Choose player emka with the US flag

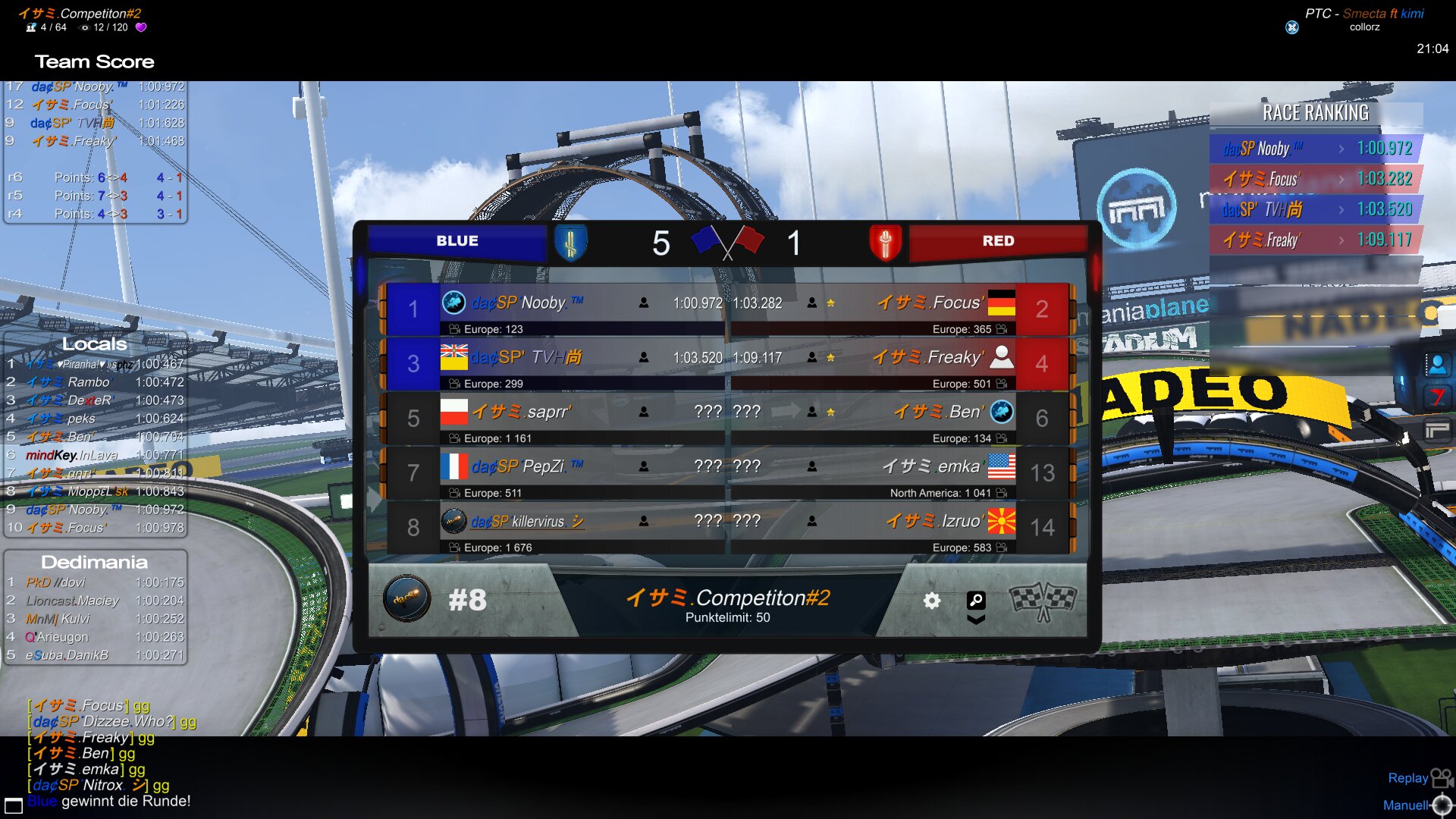(x=933, y=466)
